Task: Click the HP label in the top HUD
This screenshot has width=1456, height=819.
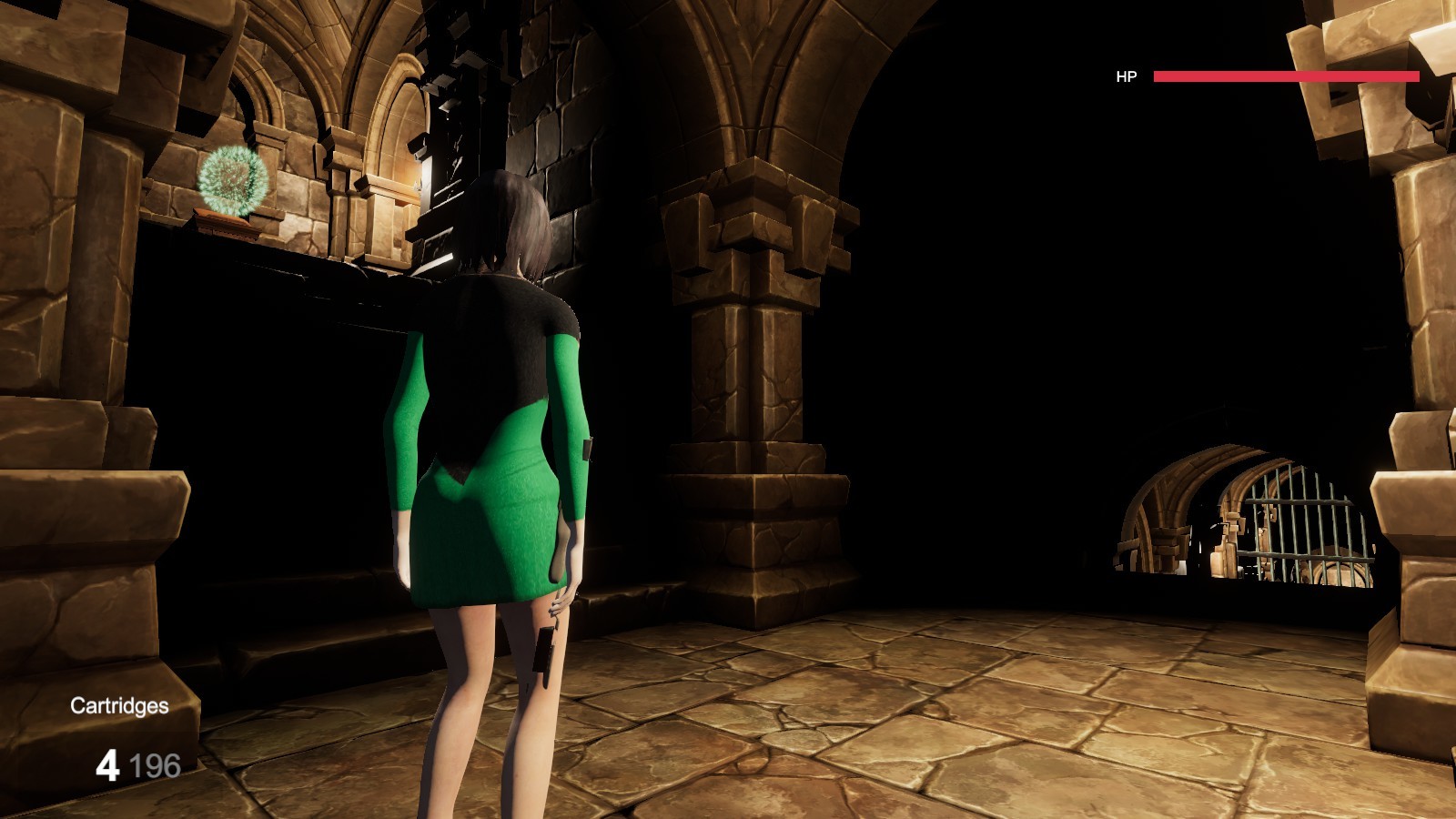Action: point(1127,77)
